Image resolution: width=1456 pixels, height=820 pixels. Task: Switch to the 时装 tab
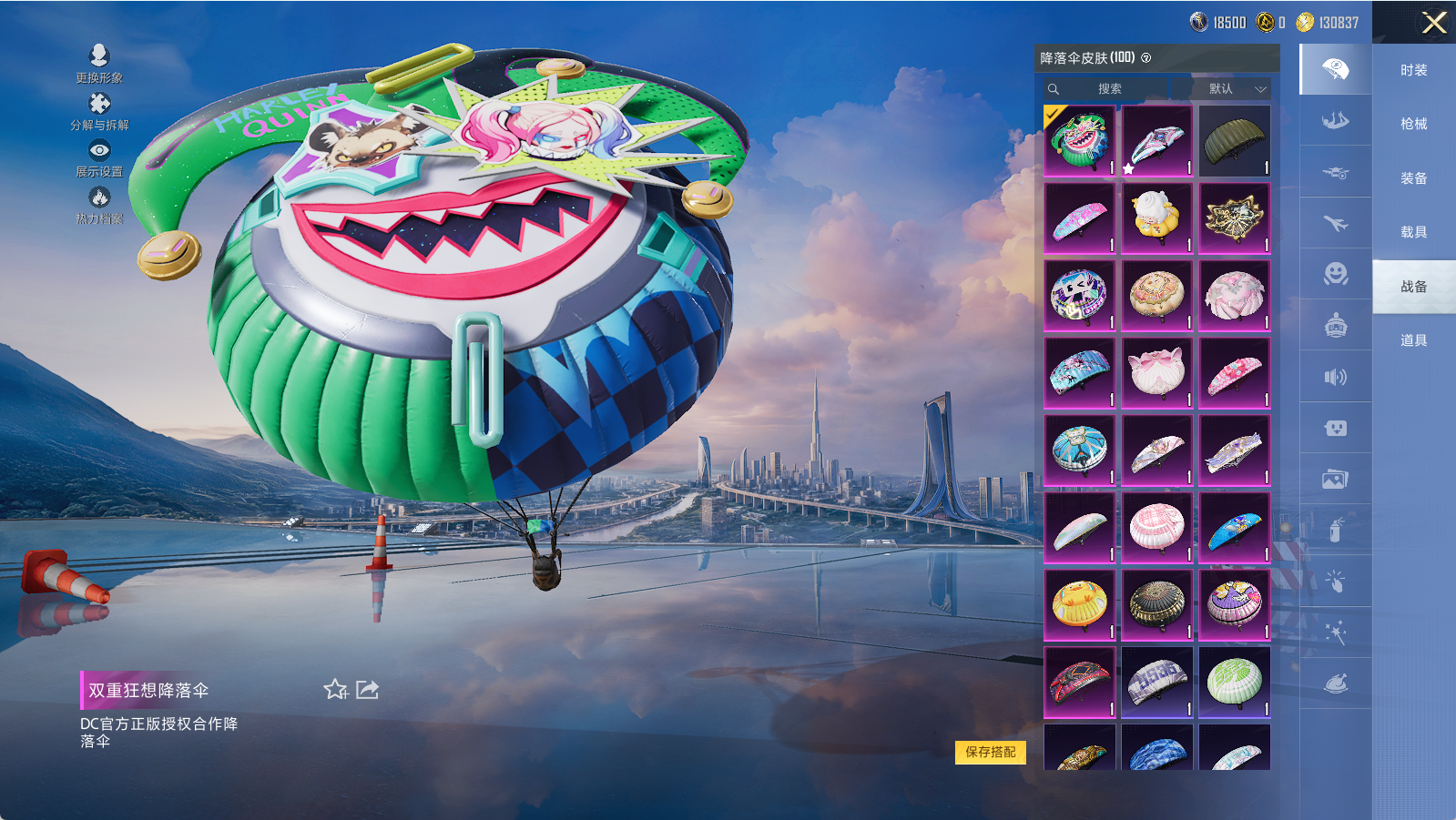tap(1413, 70)
